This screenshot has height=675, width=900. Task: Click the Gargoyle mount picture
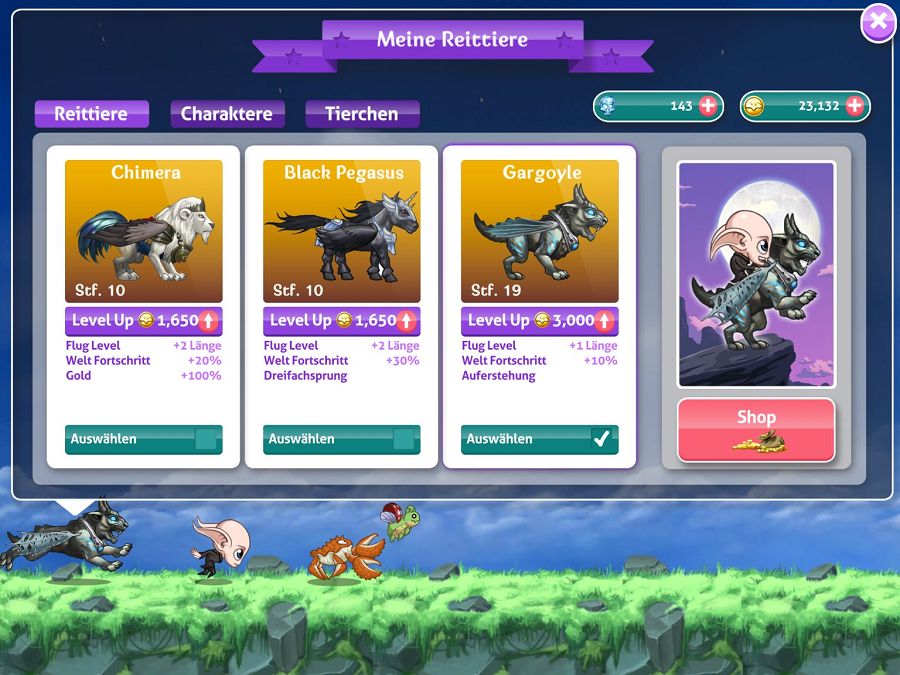coord(539,231)
